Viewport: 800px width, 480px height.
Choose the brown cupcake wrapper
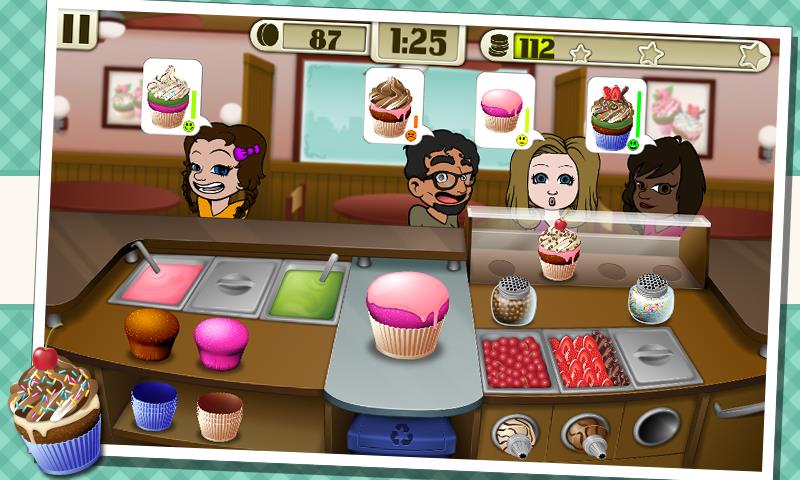(219, 414)
